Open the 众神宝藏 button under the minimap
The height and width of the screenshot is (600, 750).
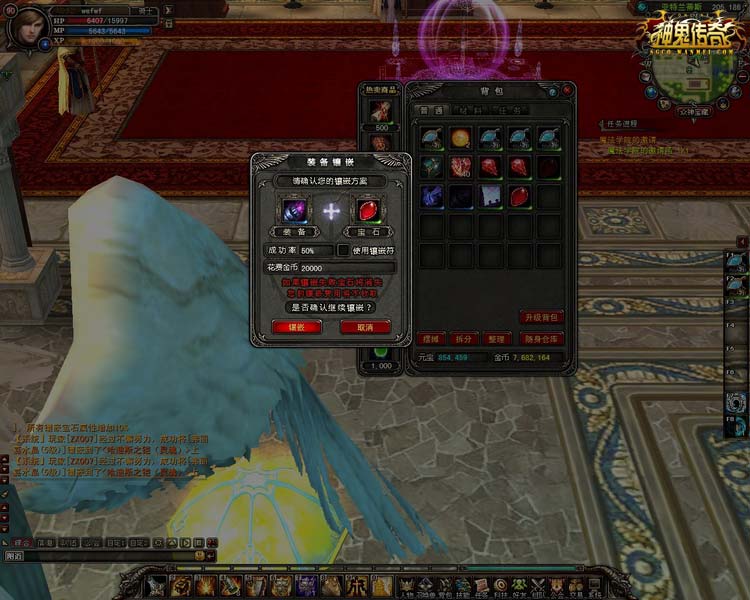pos(686,111)
